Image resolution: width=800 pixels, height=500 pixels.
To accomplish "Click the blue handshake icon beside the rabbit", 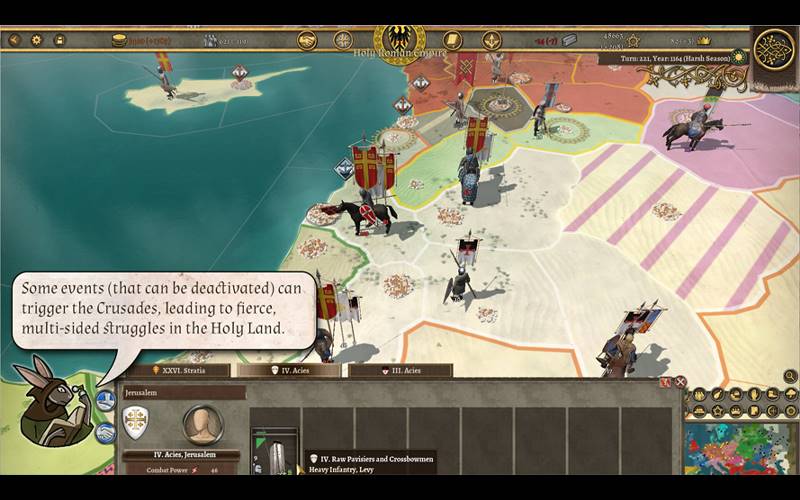I will [105, 433].
